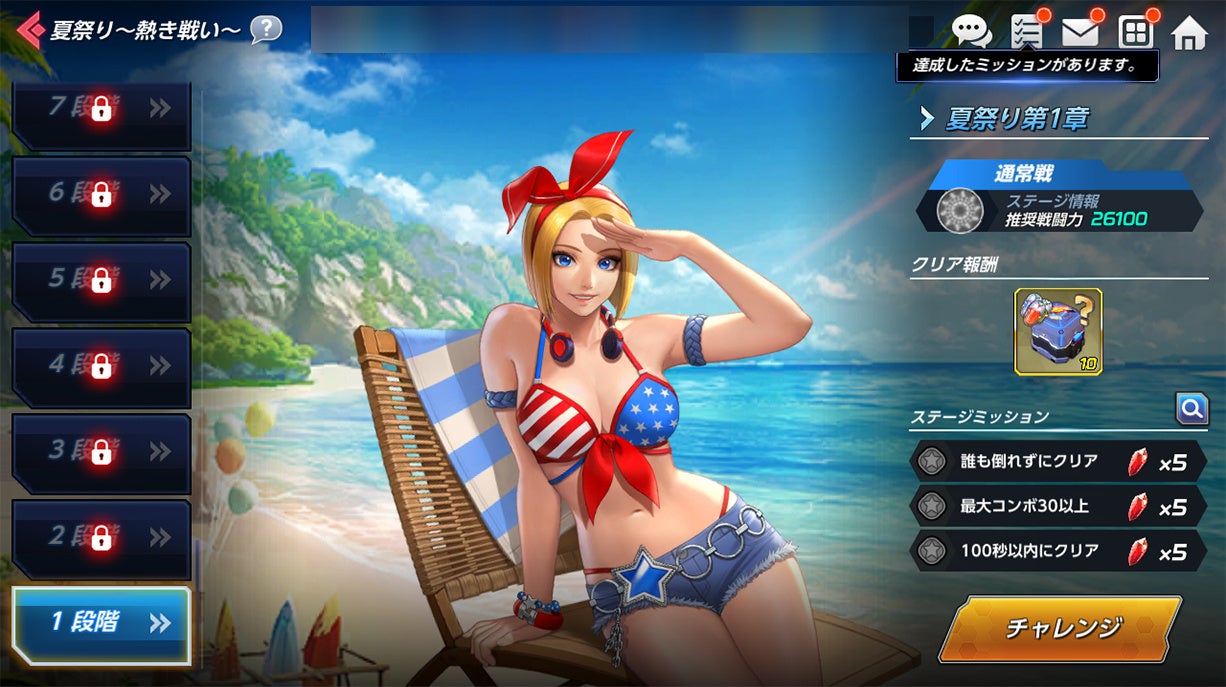
Task: Start the stage with チャレンジ button
Action: tap(1062, 628)
